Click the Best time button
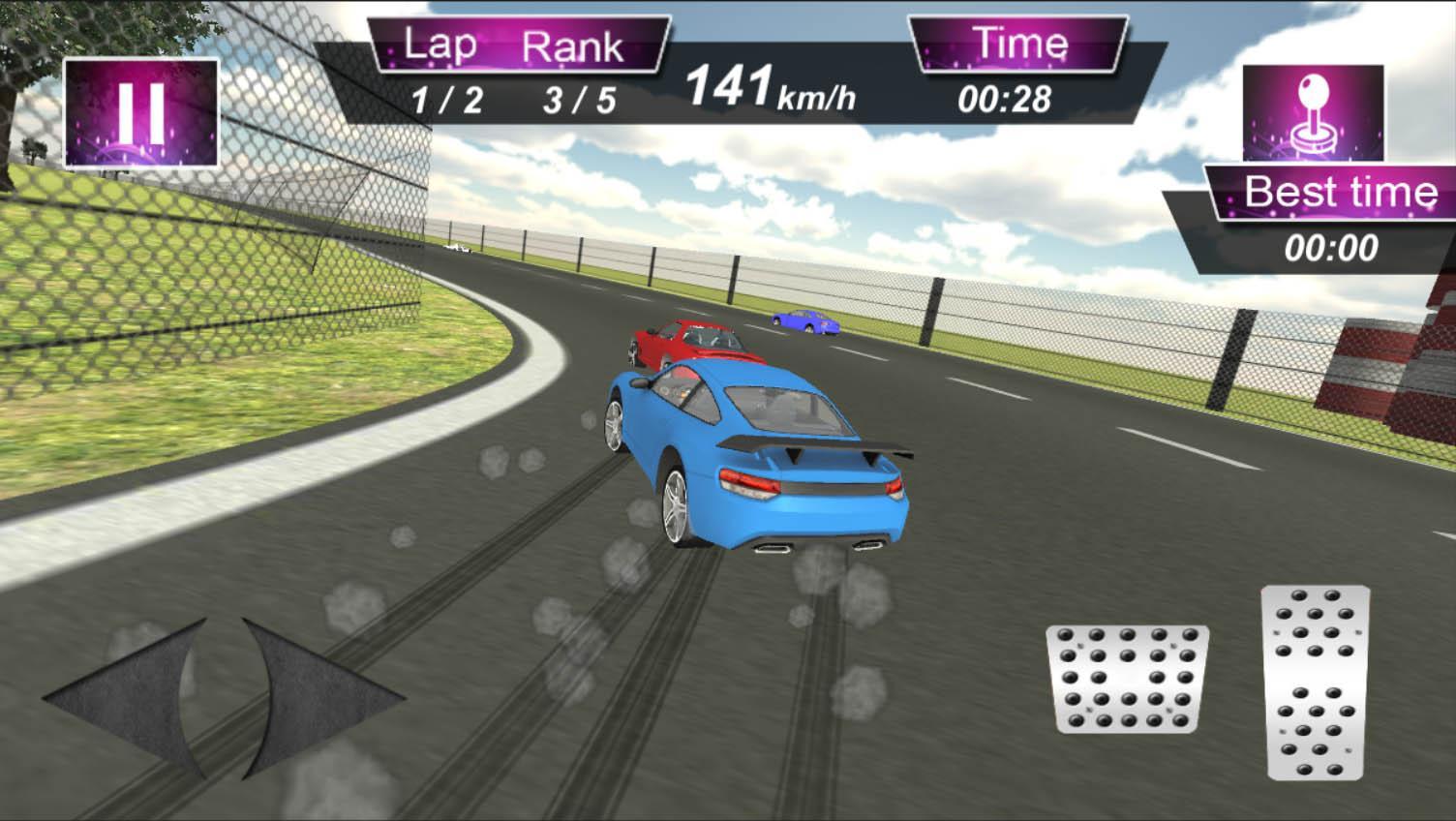This screenshot has height=821, width=1456. point(1340,192)
